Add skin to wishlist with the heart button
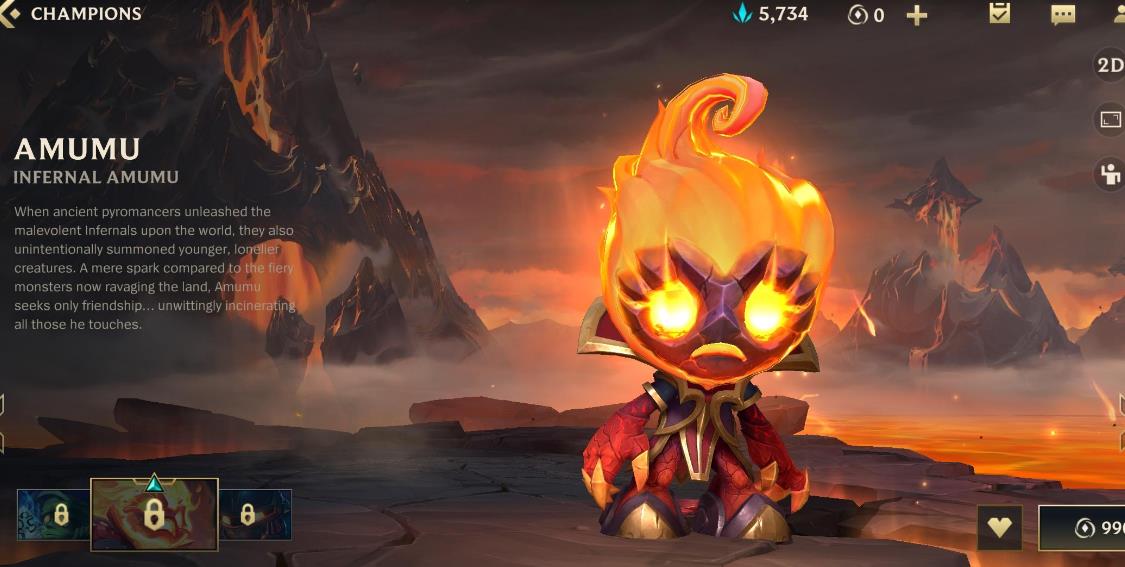1125x567 pixels. [999, 527]
